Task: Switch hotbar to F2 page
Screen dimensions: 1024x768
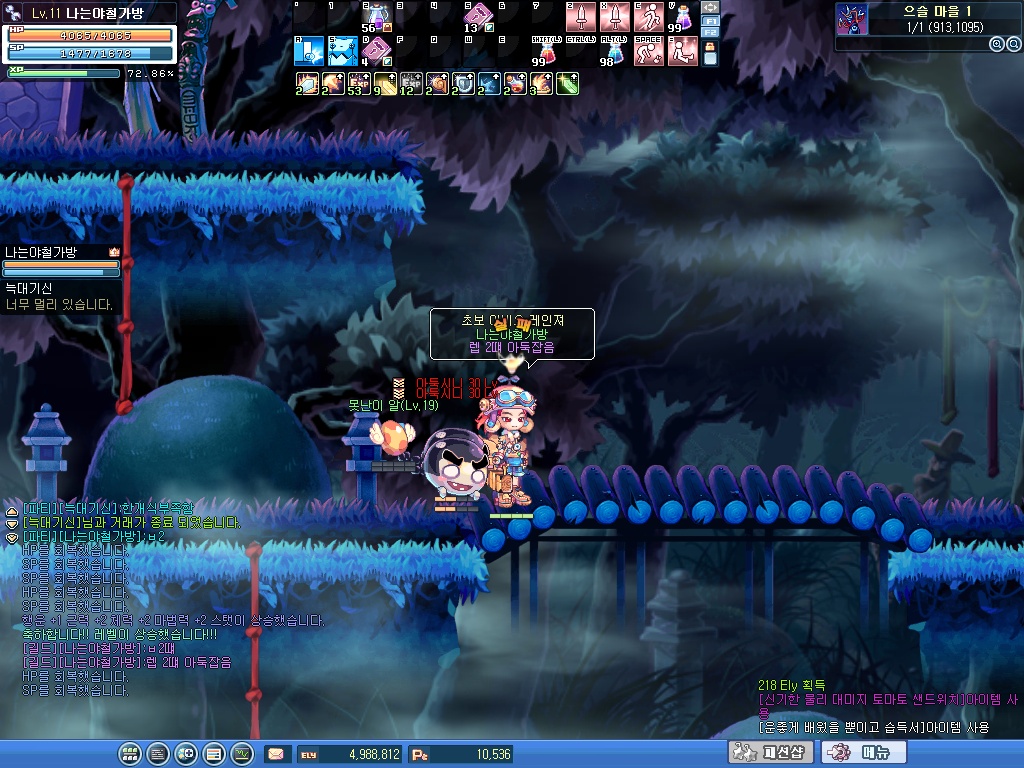Action: point(711,33)
